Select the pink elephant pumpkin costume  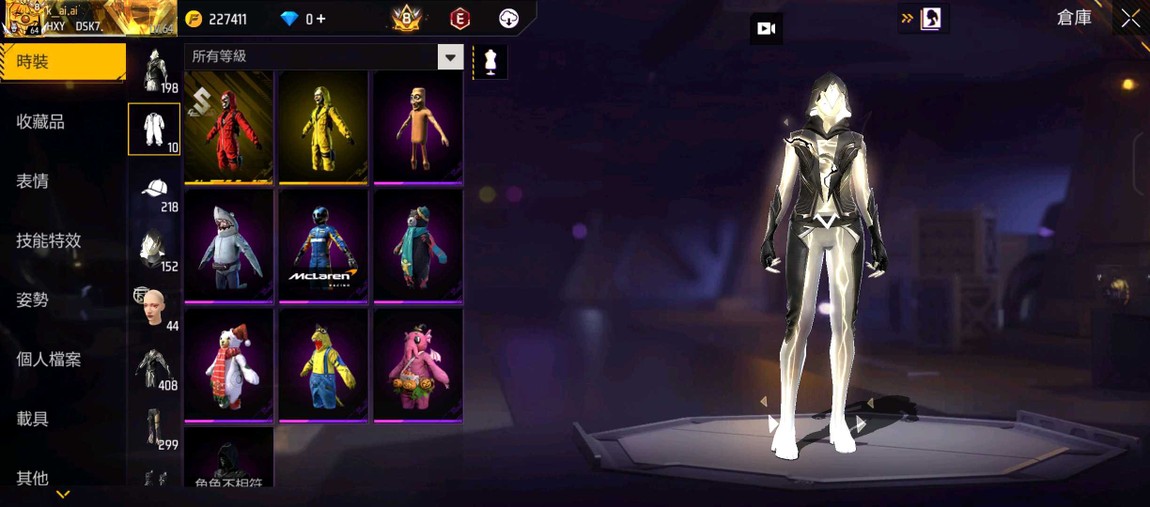(418, 364)
